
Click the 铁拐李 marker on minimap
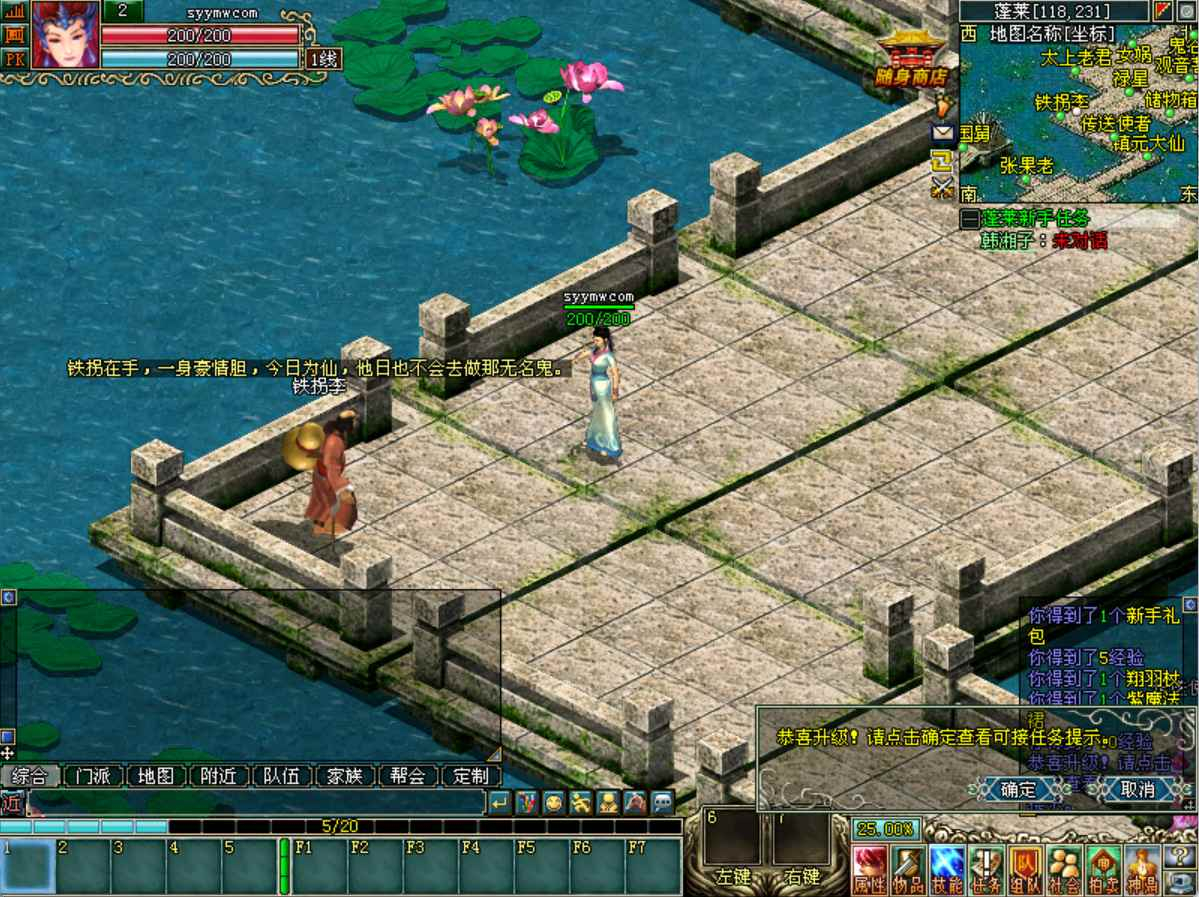pos(1061,102)
